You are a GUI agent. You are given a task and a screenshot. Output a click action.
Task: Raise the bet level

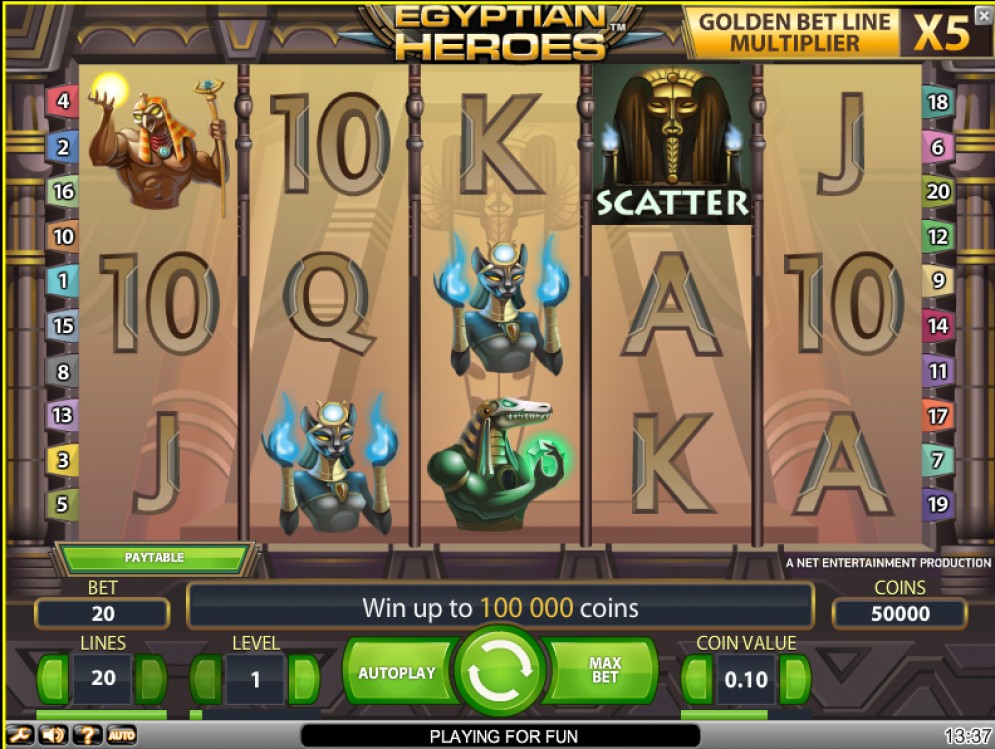point(304,680)
